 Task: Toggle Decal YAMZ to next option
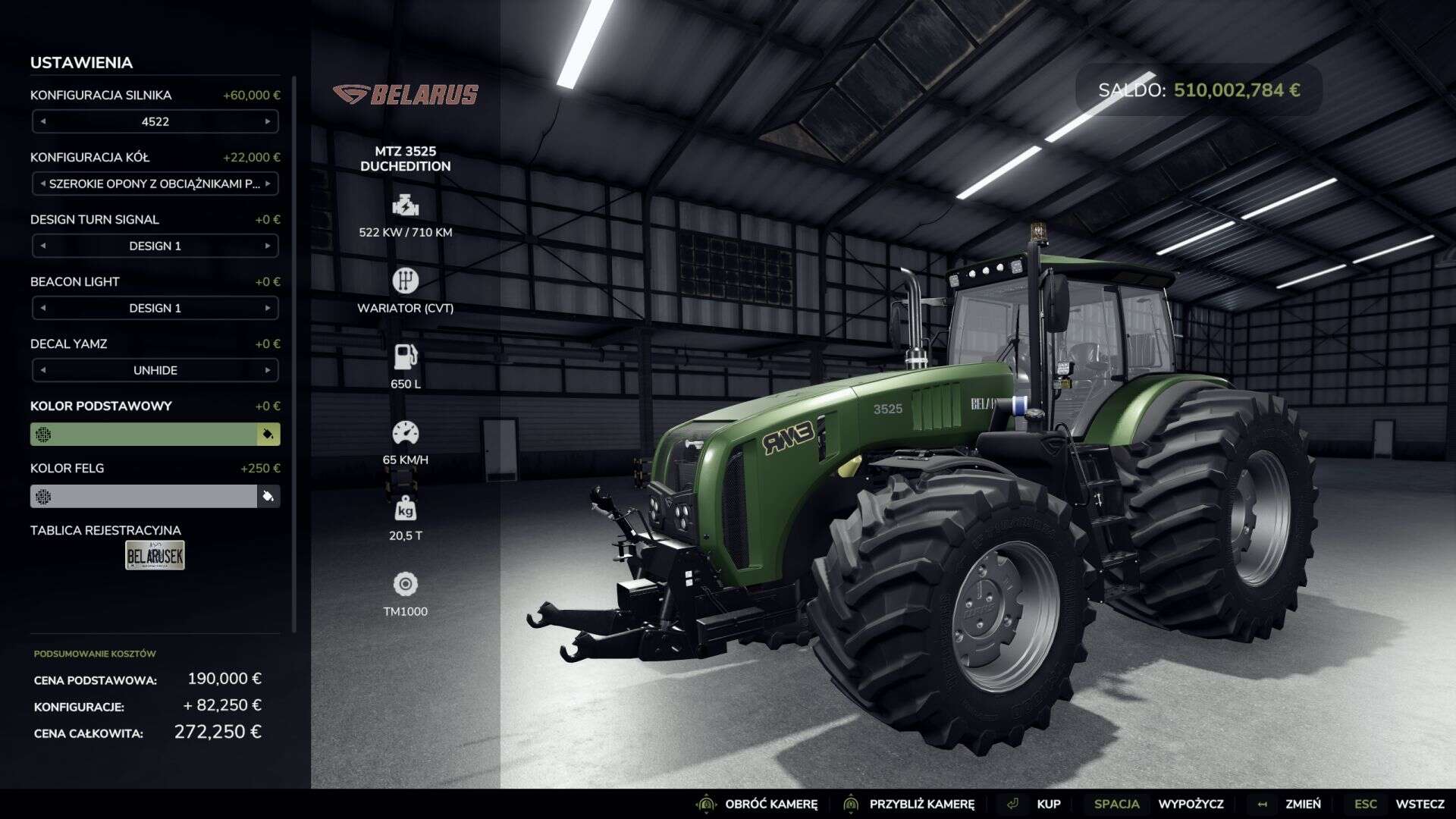pyautogui.click(x=268, y=370)
